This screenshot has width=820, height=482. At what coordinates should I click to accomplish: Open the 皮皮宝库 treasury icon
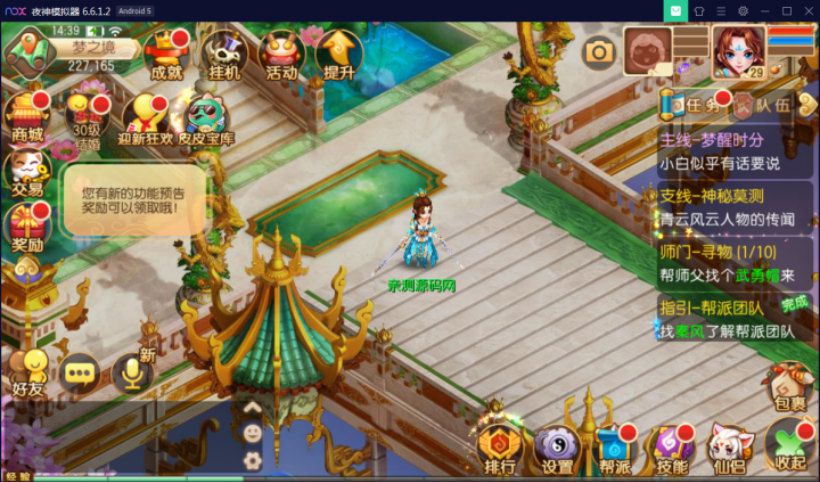pos(206,119)
